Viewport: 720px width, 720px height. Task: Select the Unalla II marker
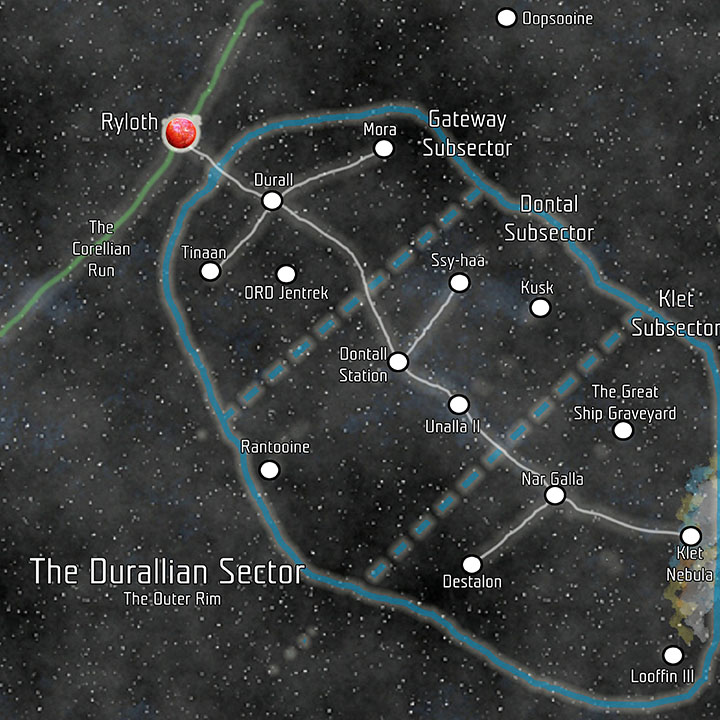(x=459, y=404)
